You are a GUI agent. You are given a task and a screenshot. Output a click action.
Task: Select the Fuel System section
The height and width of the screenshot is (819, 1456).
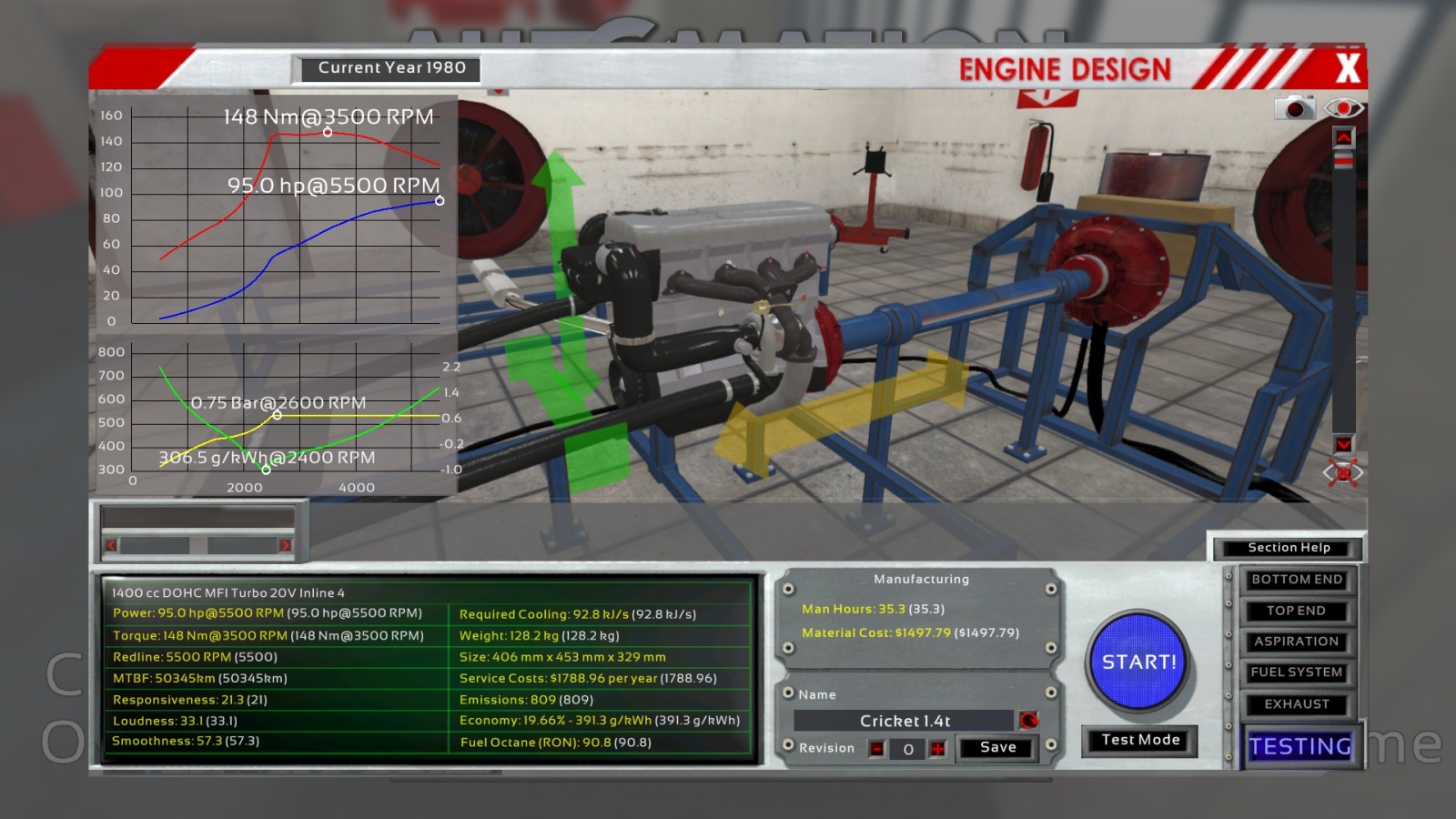pyautogui.click(x=1296, y=672)
